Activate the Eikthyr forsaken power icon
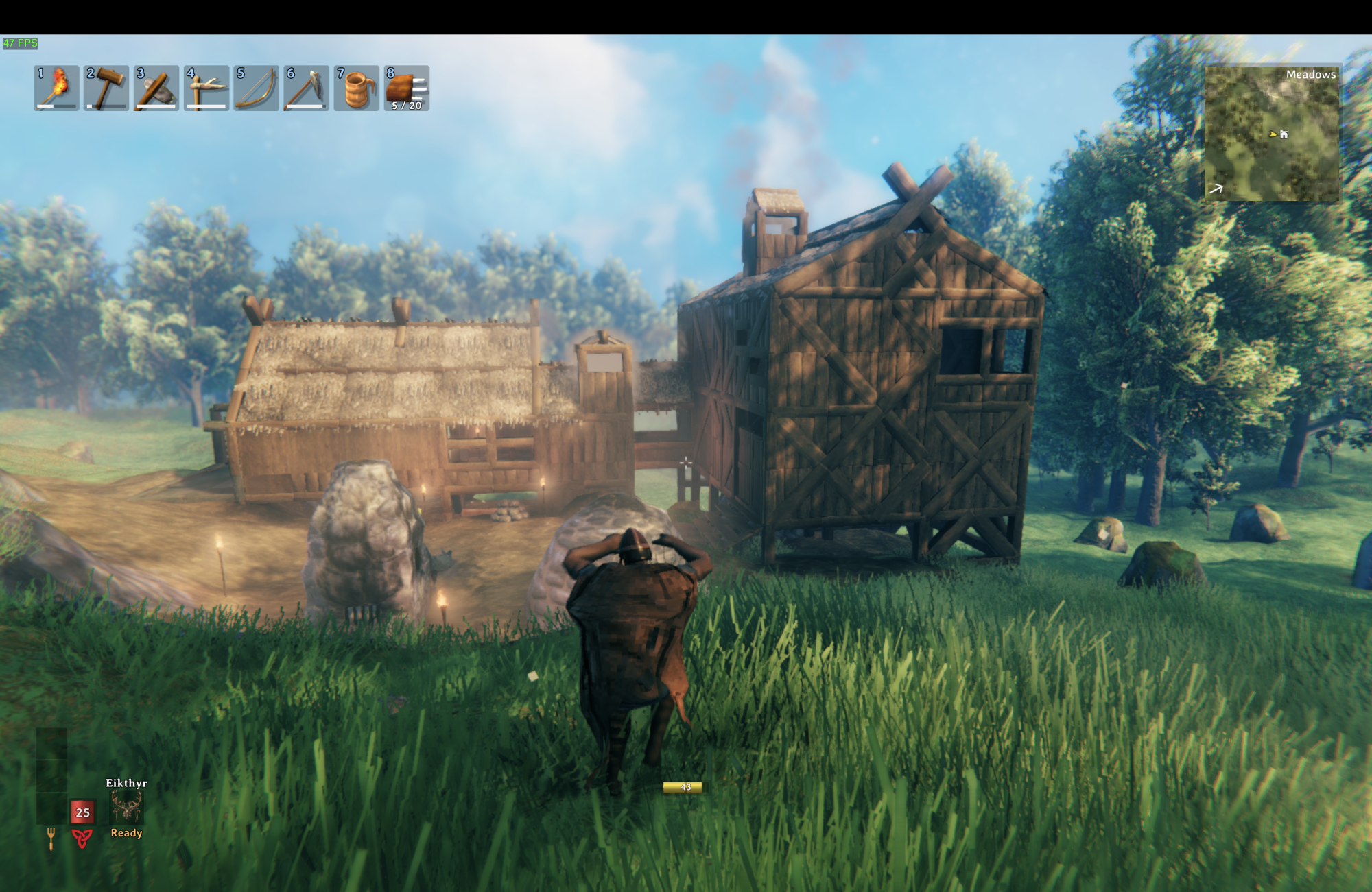 (126, 807)
